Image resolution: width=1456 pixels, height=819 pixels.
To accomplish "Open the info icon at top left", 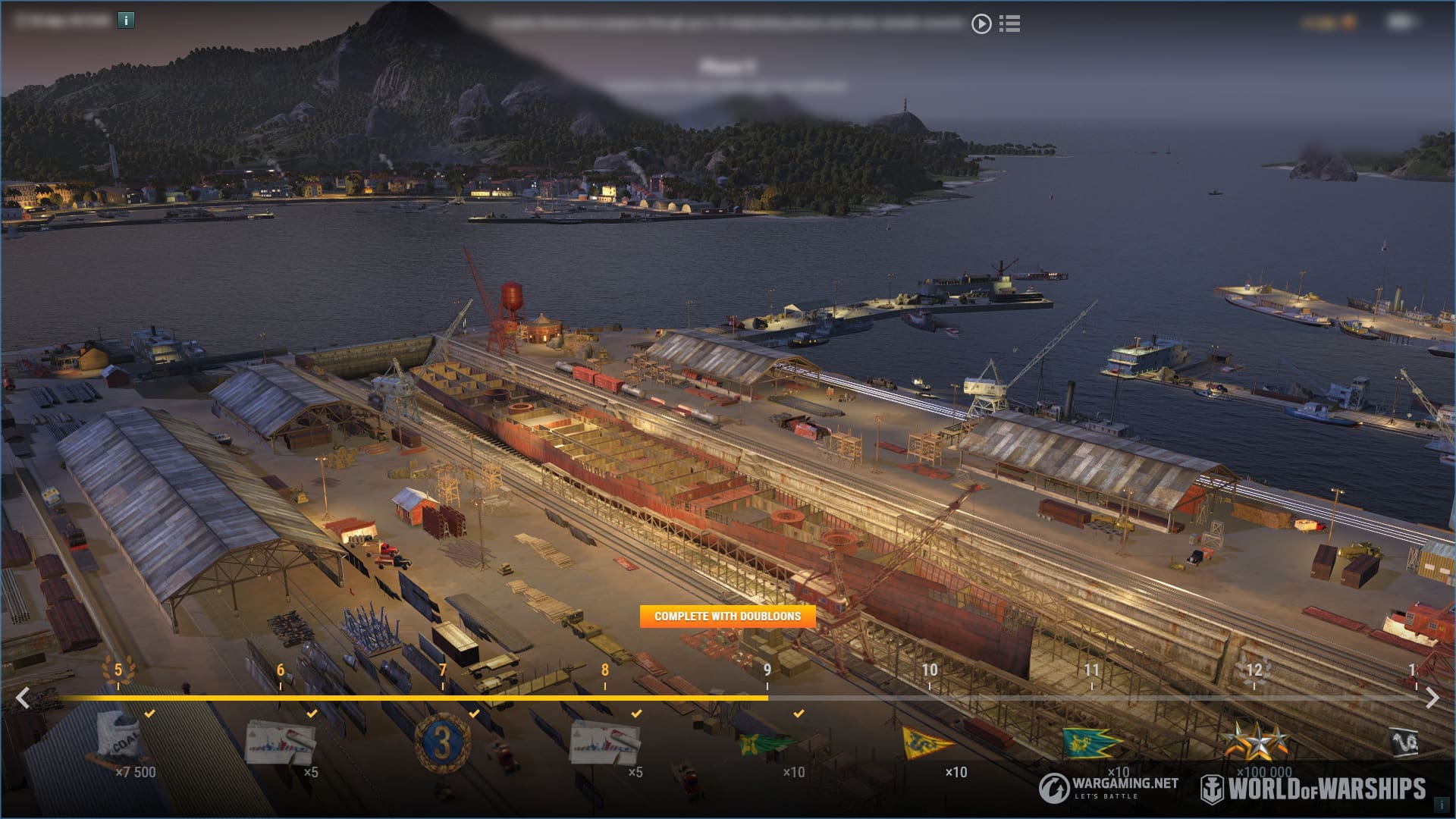I will (126, 20).
